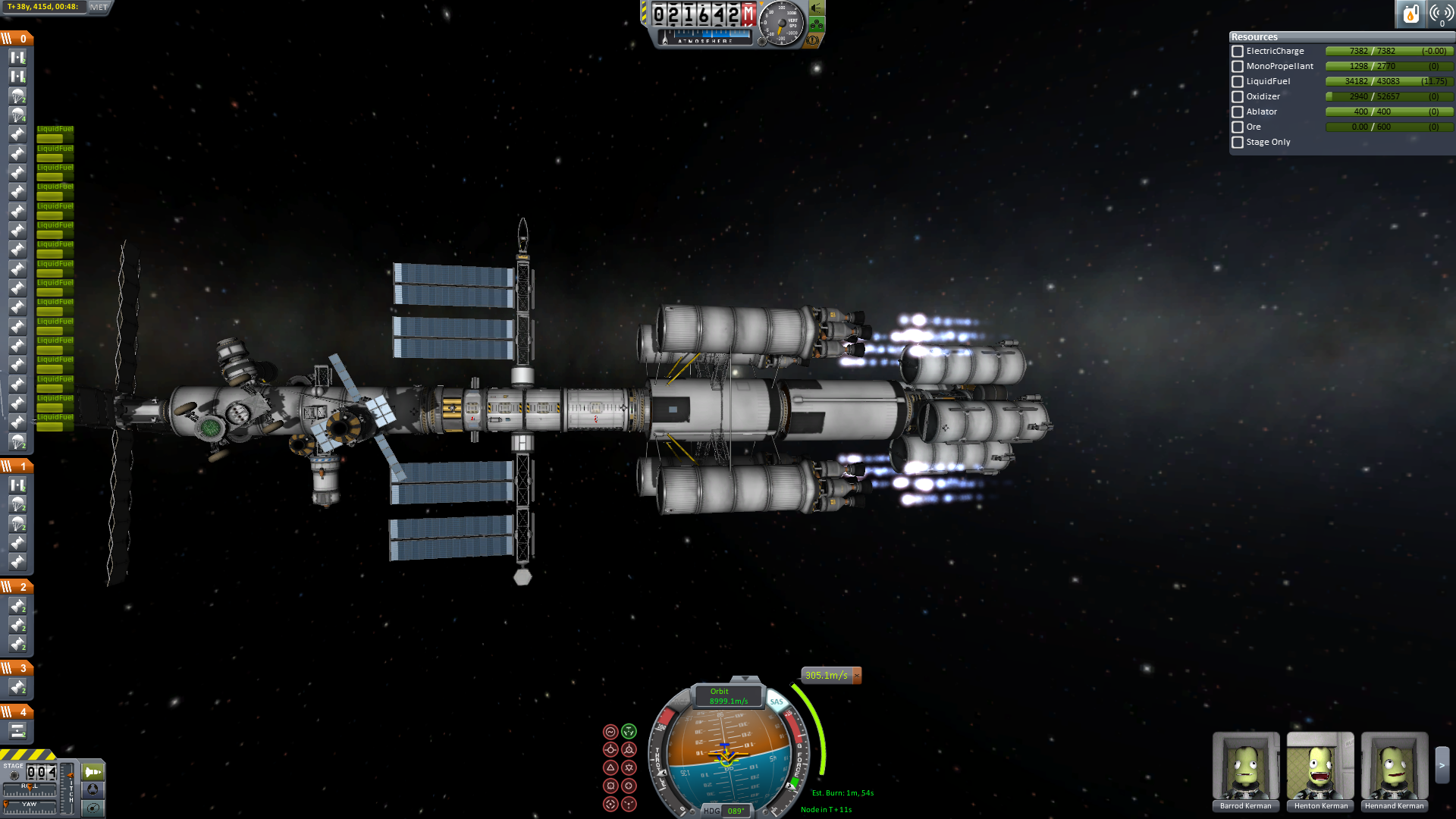
Task: Cycle the navball Orbit speed display mode
Action: (x=728, y=696)
